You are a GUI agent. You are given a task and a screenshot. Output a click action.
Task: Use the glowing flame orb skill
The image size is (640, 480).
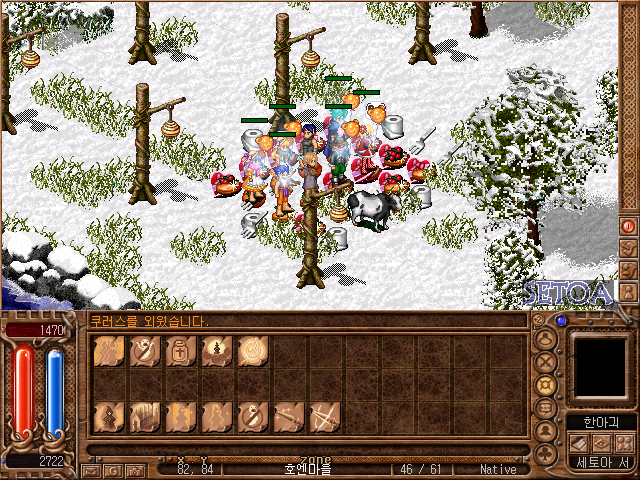pos(253,352)
